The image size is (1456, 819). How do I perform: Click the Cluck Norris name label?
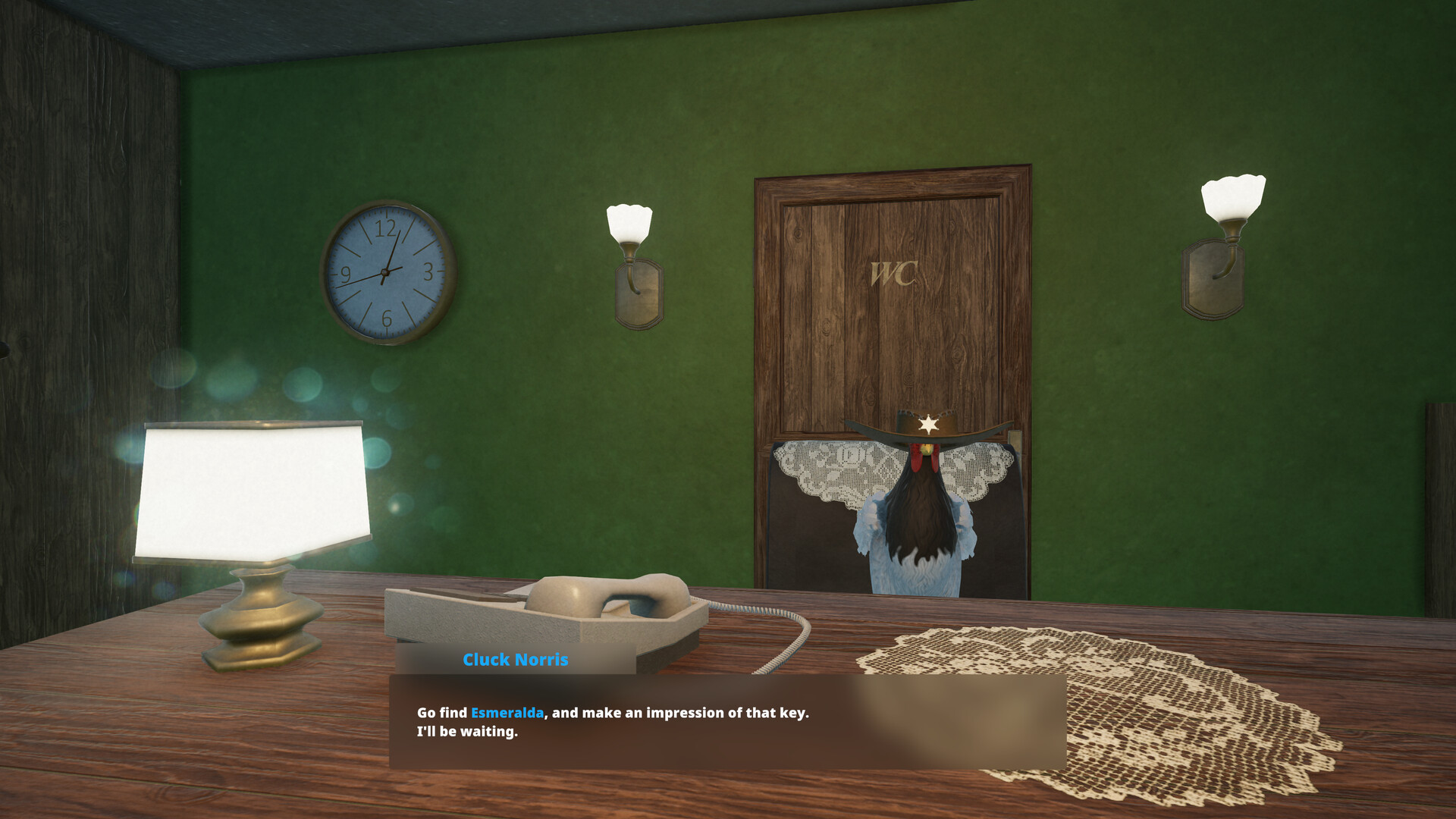click(x=516, y=660)
